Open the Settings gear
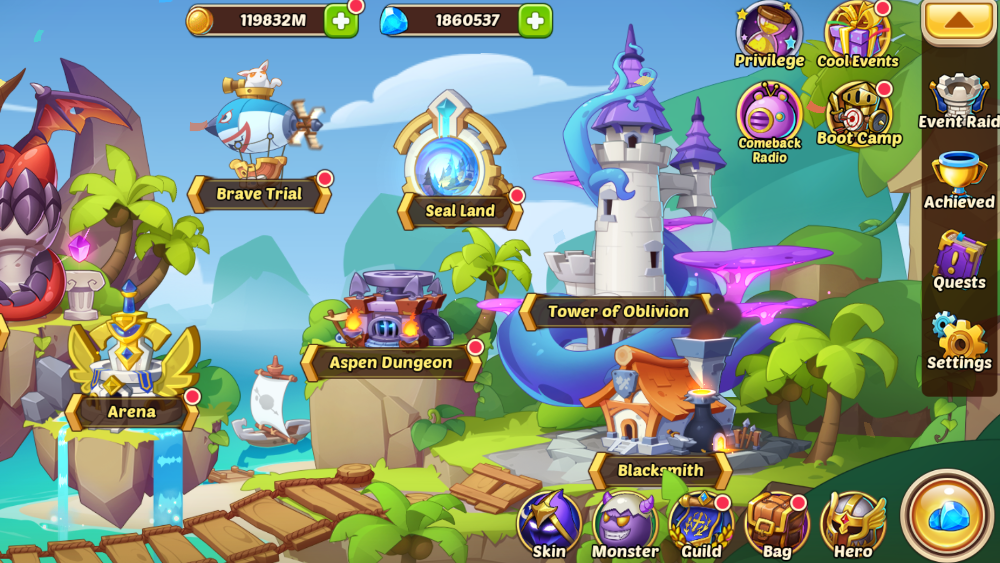 (x=959, y=341)
